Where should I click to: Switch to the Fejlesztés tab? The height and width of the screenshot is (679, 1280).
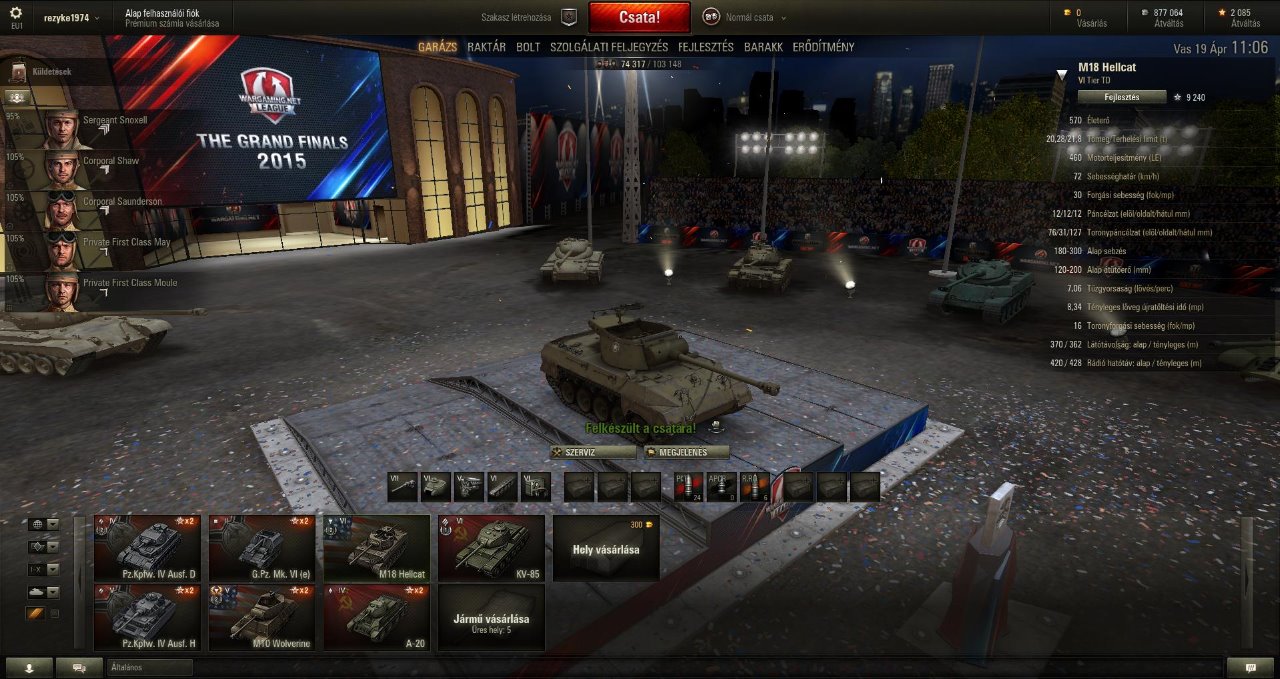tap(706, 47)
